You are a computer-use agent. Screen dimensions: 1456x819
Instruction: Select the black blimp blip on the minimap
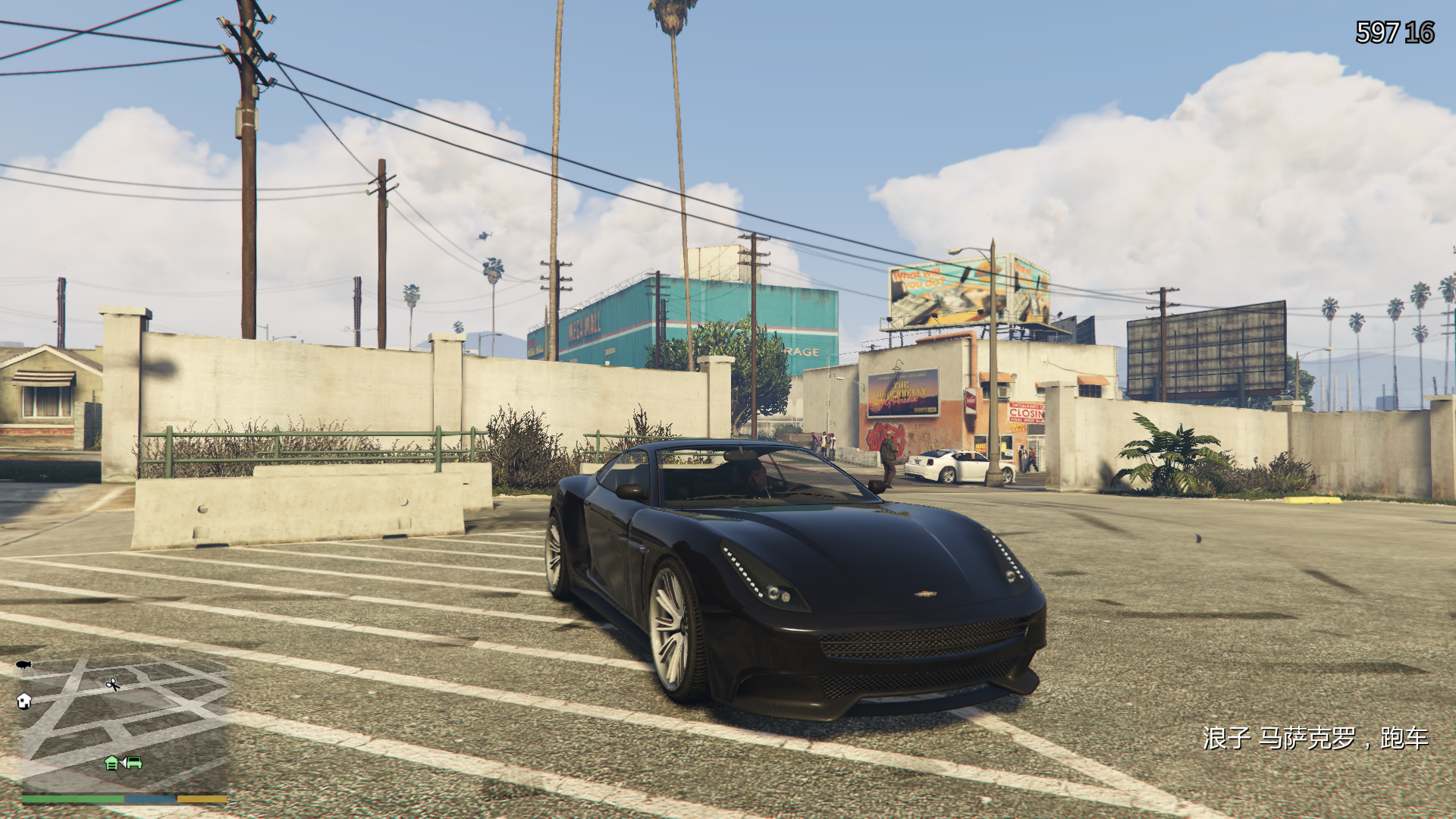coord(23,666)
